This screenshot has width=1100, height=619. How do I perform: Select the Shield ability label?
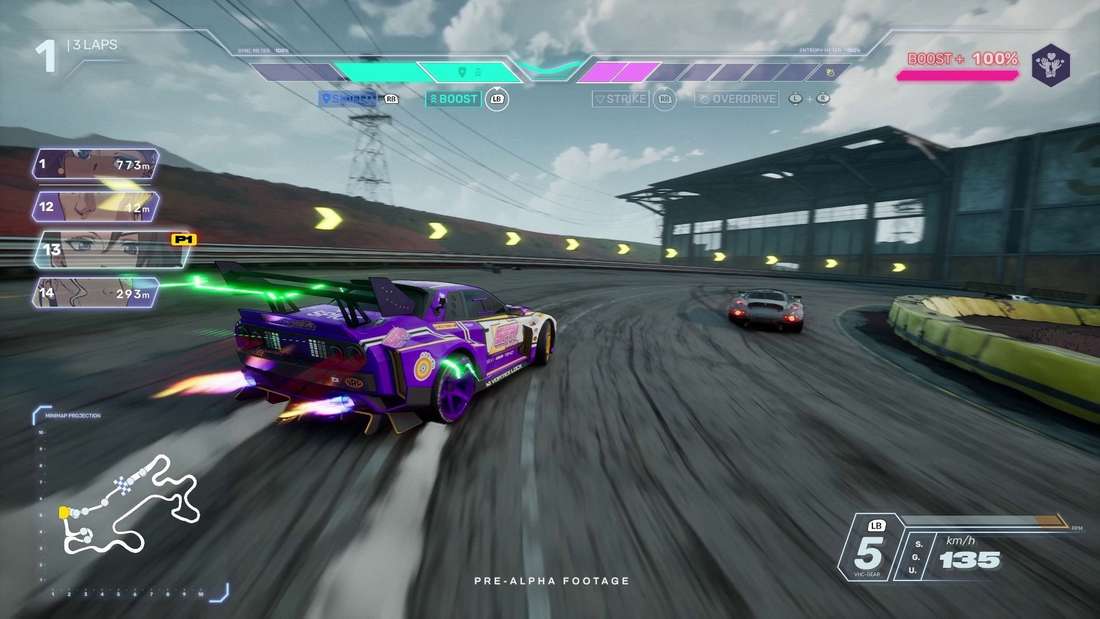point(348,99)
